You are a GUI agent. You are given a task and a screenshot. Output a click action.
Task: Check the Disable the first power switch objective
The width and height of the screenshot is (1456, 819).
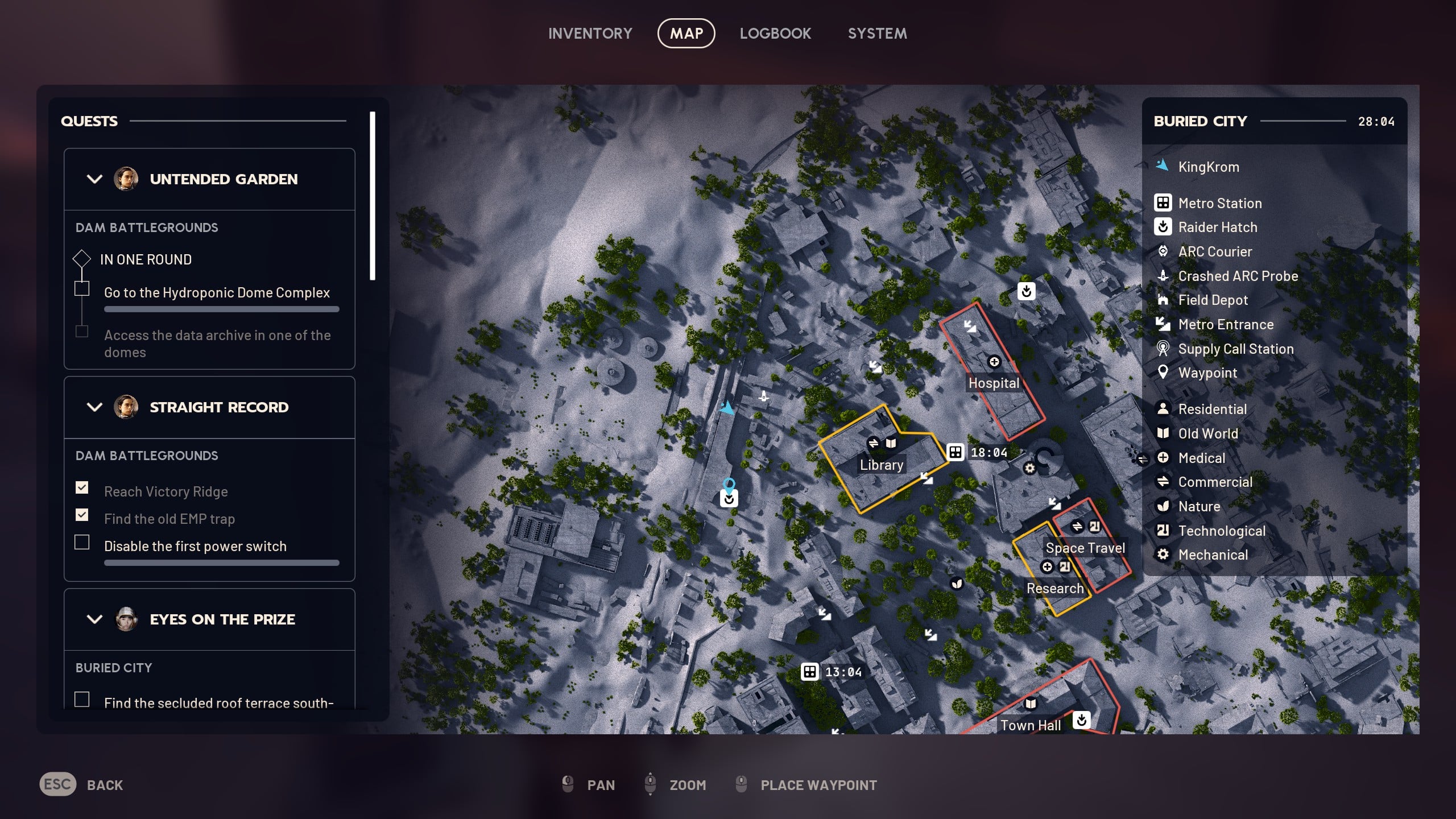[x=83, y=543]
